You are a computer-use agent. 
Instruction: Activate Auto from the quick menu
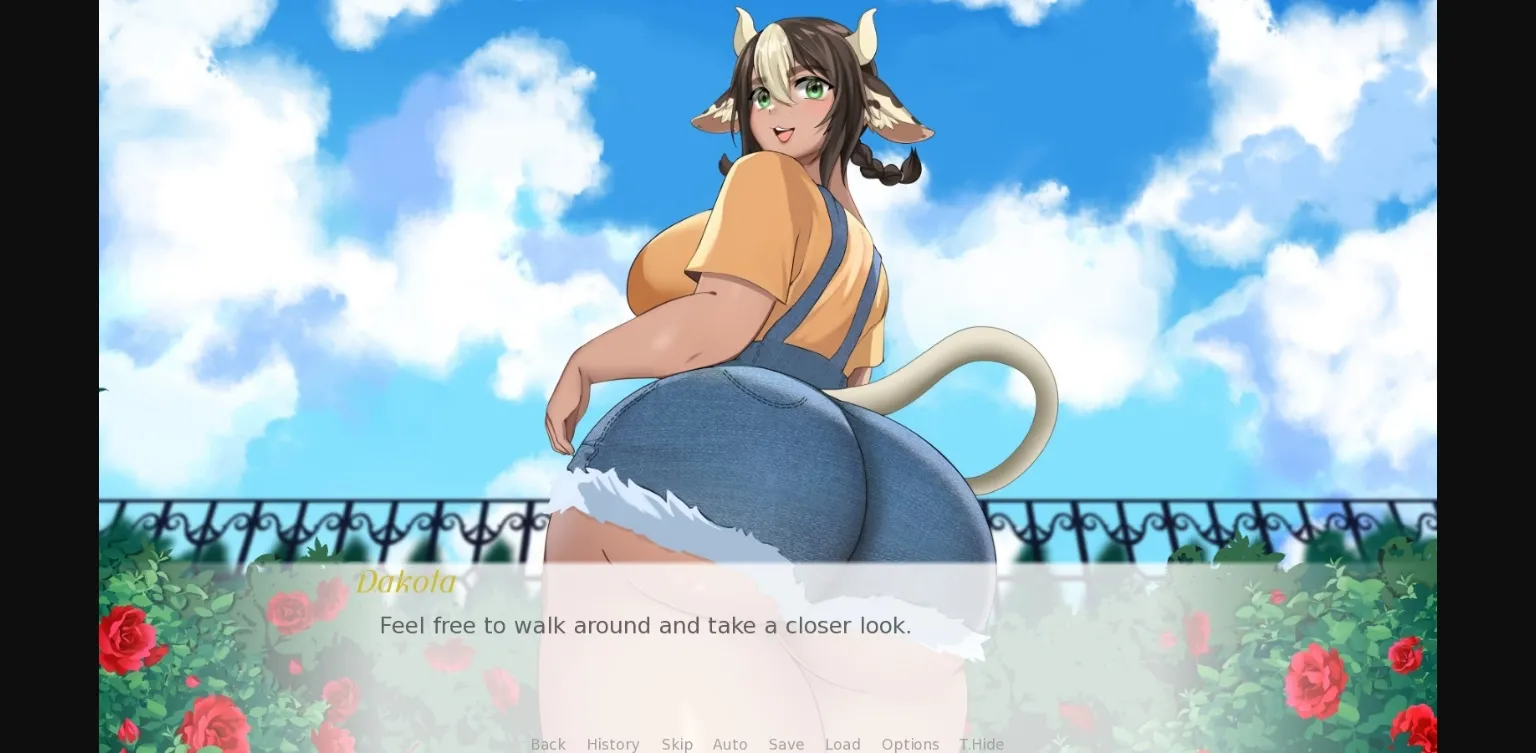pos(730,744)
